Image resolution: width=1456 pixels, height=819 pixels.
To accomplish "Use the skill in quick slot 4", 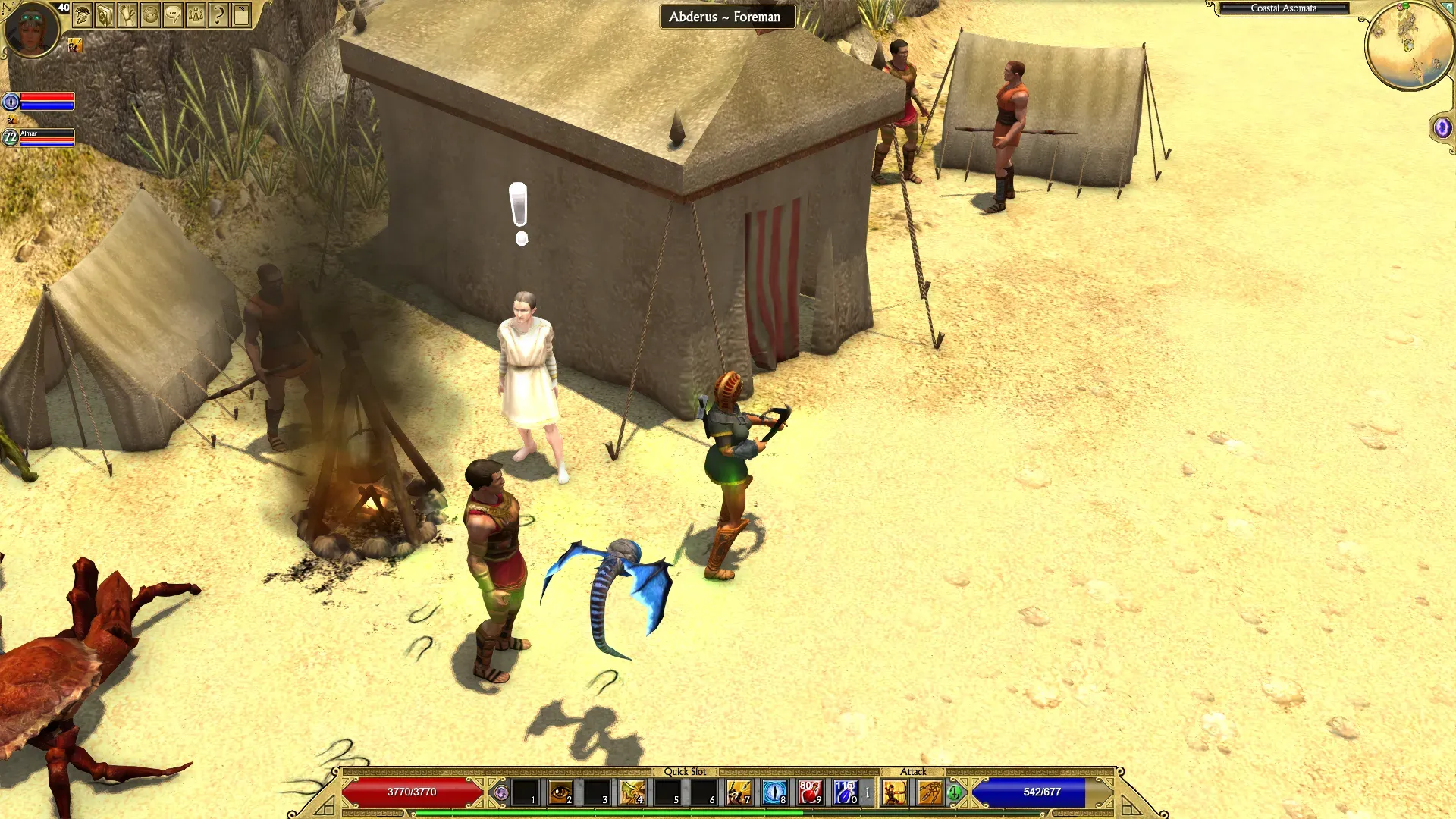I will pos(632,792).
